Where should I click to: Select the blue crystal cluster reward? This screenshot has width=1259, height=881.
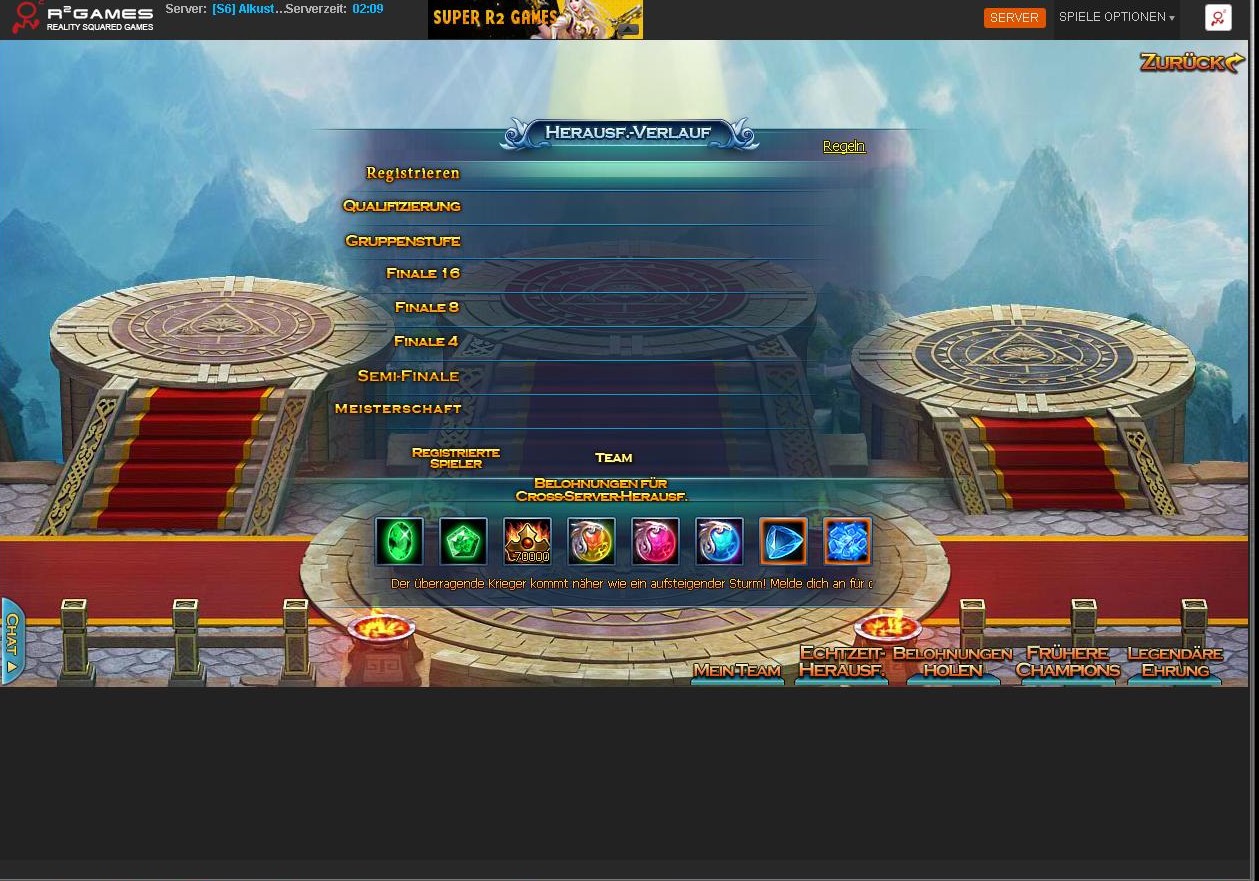[847, 542]
